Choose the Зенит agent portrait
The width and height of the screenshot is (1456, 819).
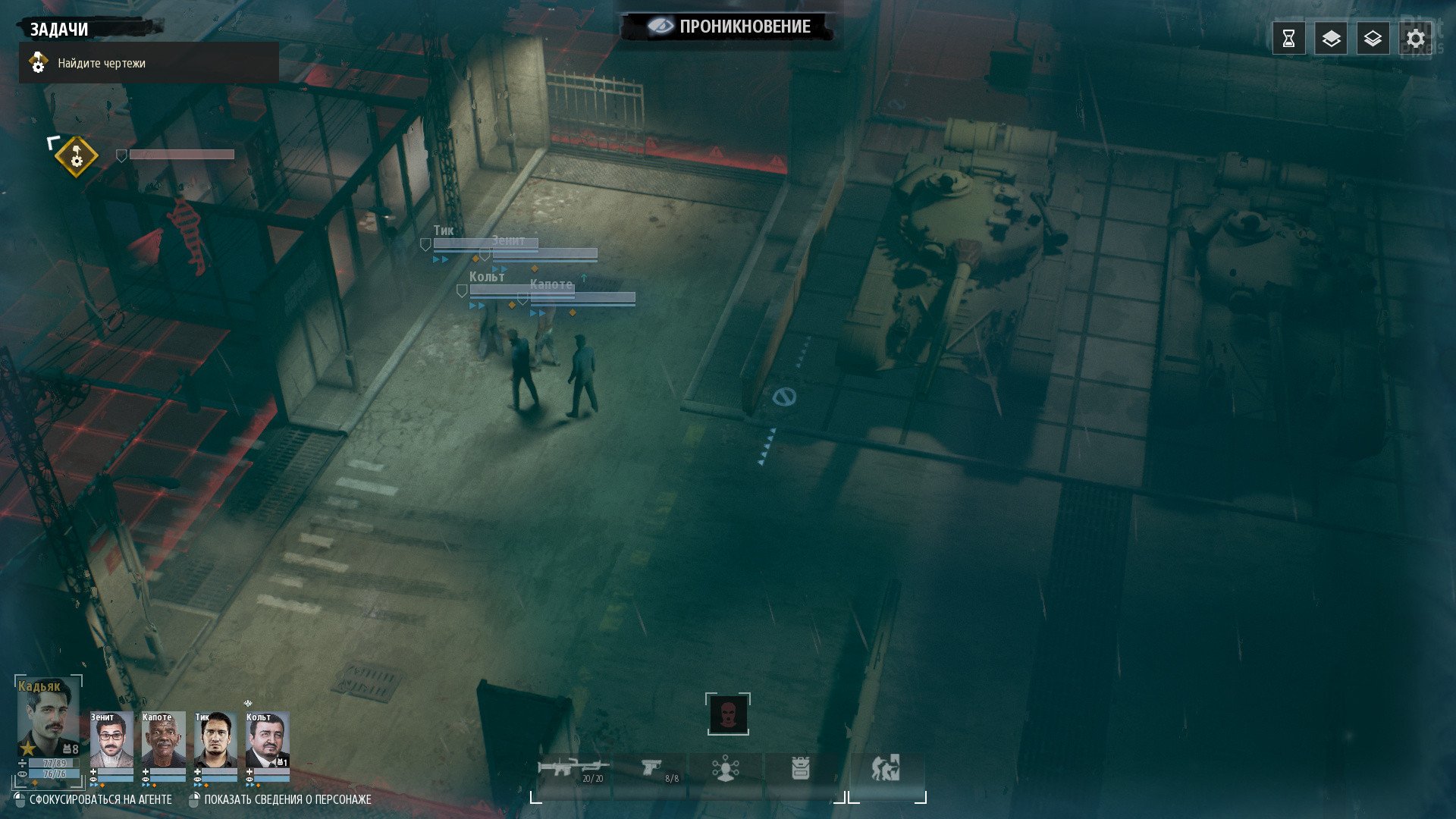coord(111,740)
